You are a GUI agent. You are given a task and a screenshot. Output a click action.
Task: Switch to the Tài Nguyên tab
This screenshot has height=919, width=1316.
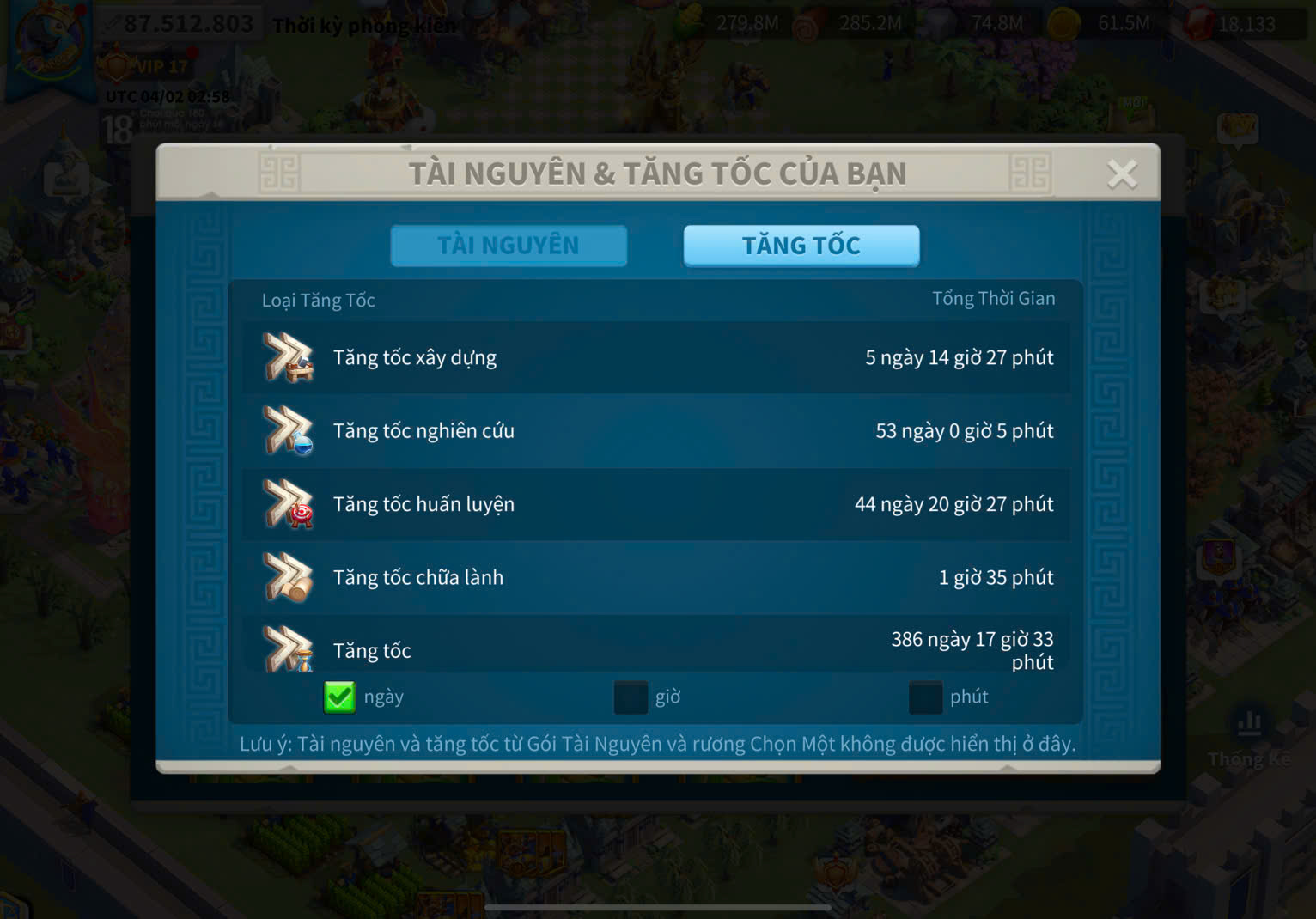(509, 246)
